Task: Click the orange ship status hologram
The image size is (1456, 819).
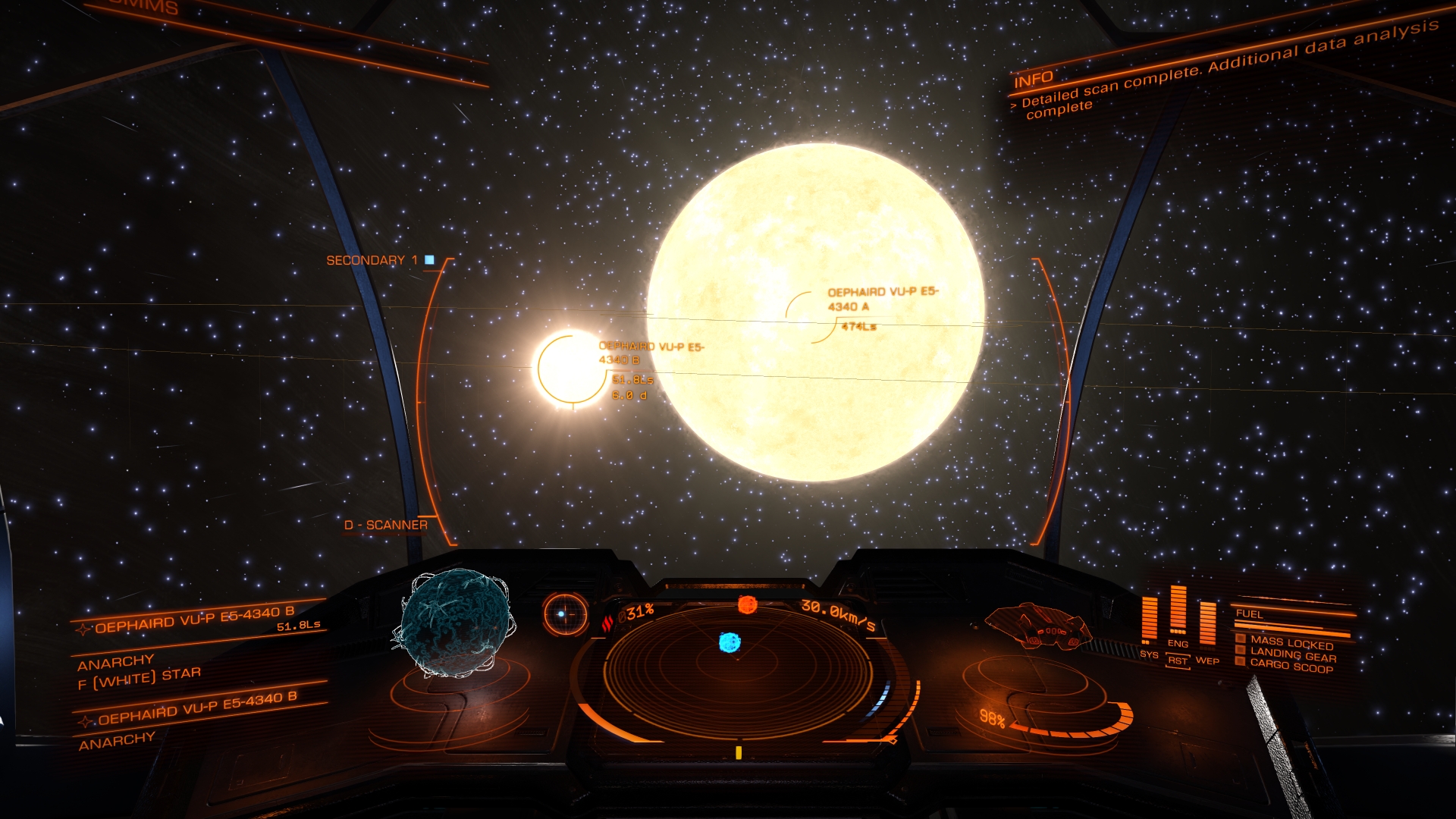Action: click(x=1038, y=626)
